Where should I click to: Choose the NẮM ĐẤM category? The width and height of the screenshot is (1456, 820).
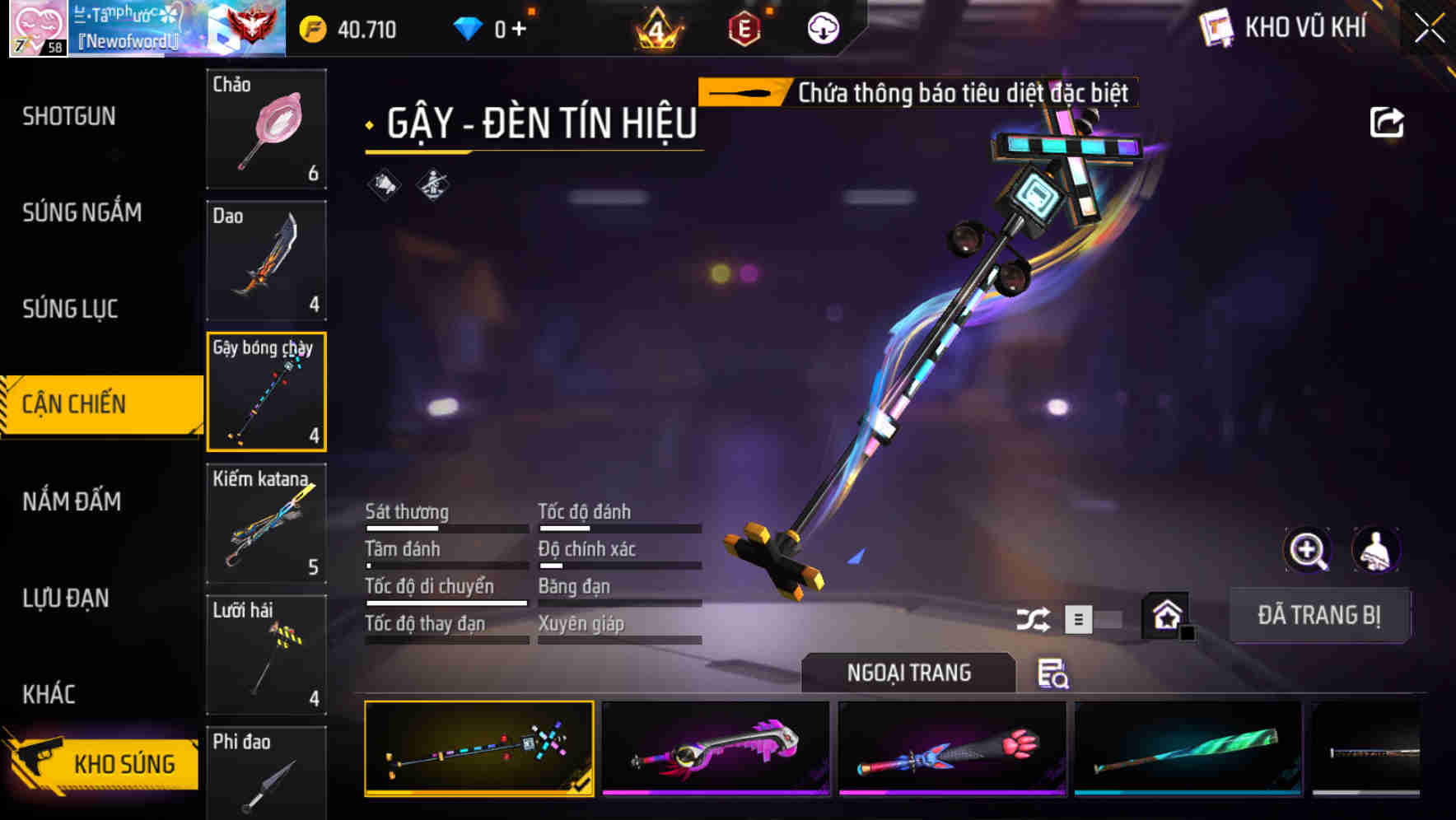pyautogui.click(x=72, y=501)
